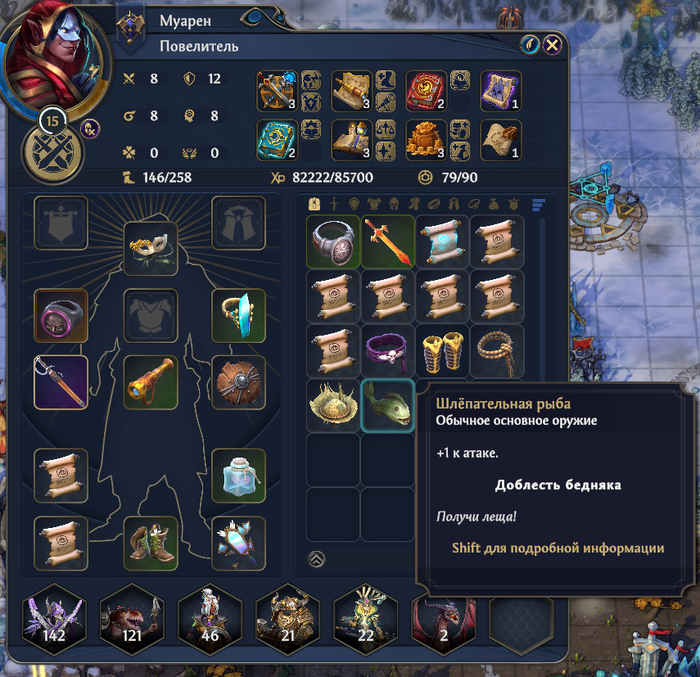The width and height of the screenshot is (700, 677).
Task: Click the equipped wooden round shield
Action: click(x=239, y=381)
